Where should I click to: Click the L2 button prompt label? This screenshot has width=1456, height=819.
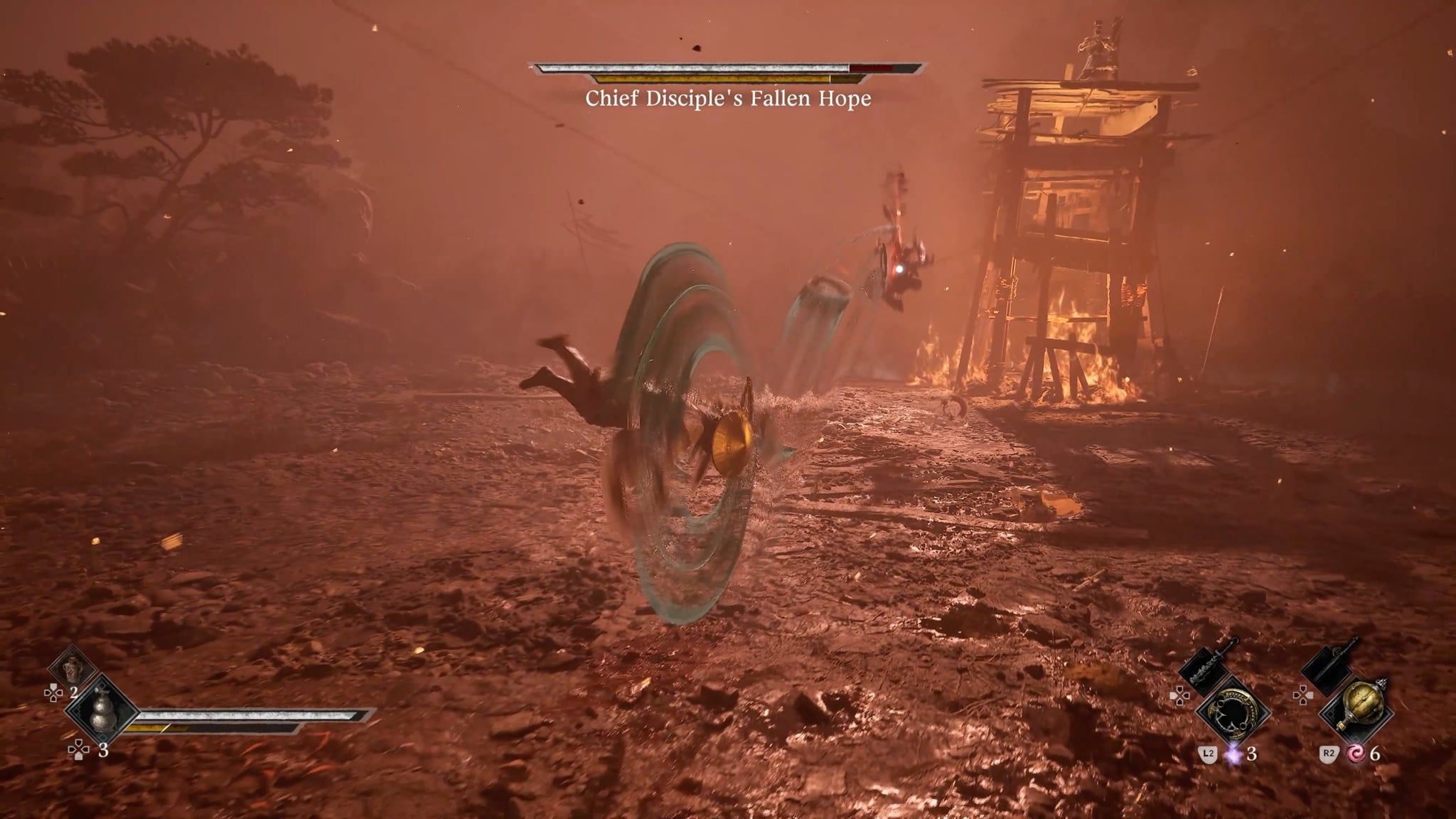[x=1209, y=755]
